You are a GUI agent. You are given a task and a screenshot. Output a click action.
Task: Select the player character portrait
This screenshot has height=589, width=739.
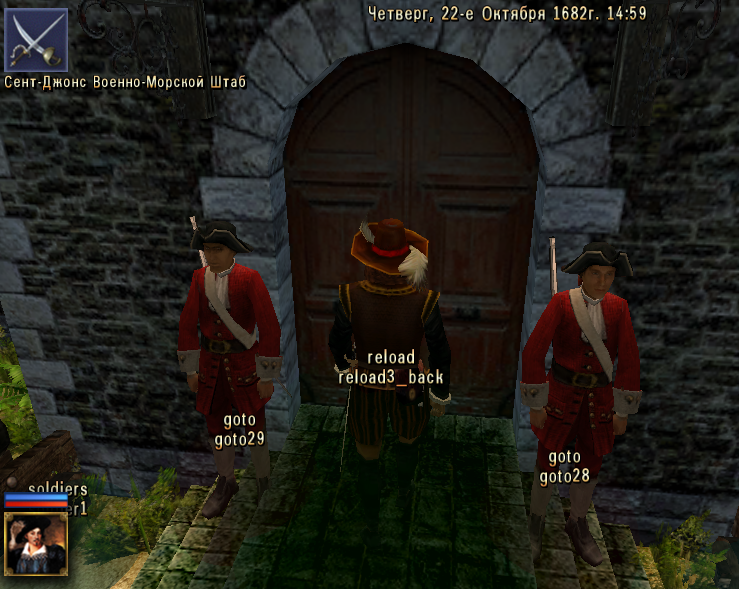(36, 543)
